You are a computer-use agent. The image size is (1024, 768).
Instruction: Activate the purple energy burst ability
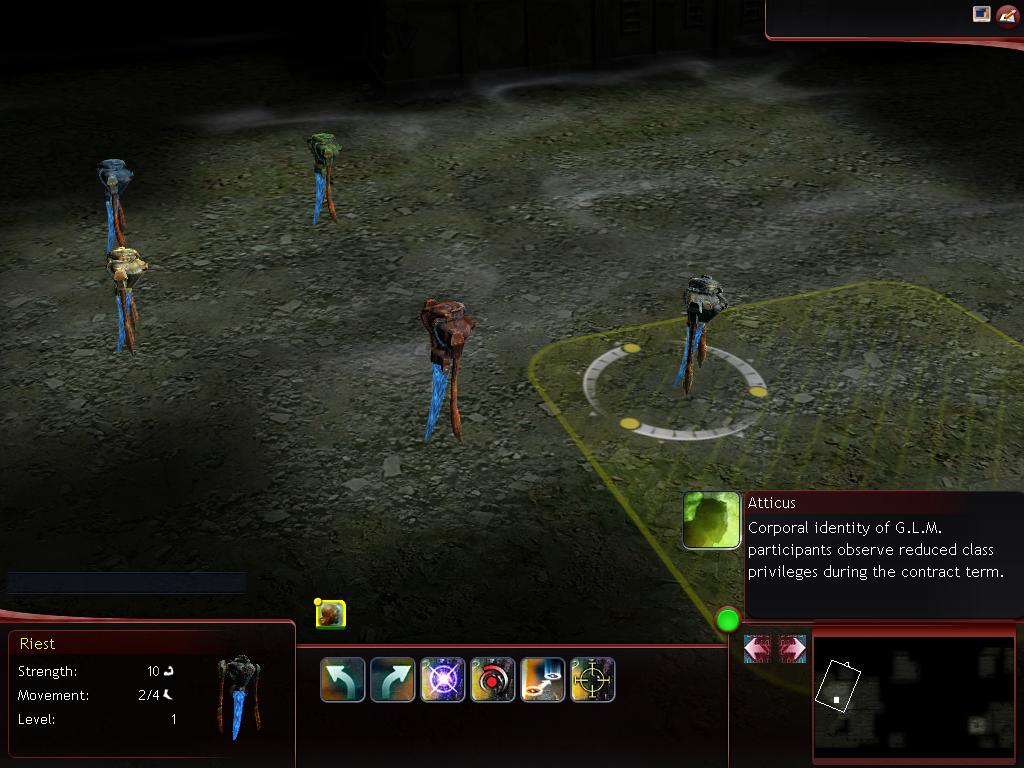coord(443,680)
